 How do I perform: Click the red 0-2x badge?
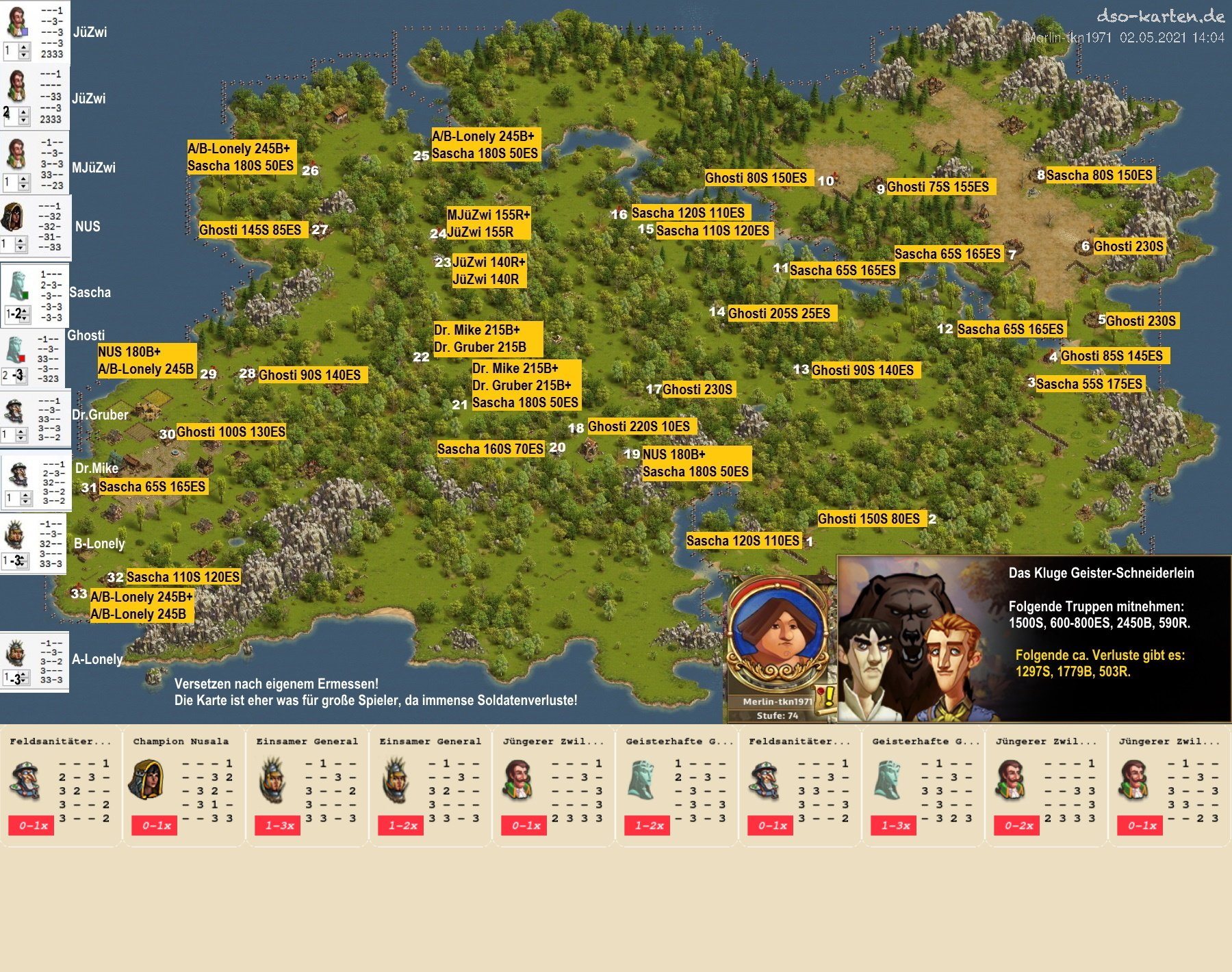pyautogui.click(x=1018, y=826)
